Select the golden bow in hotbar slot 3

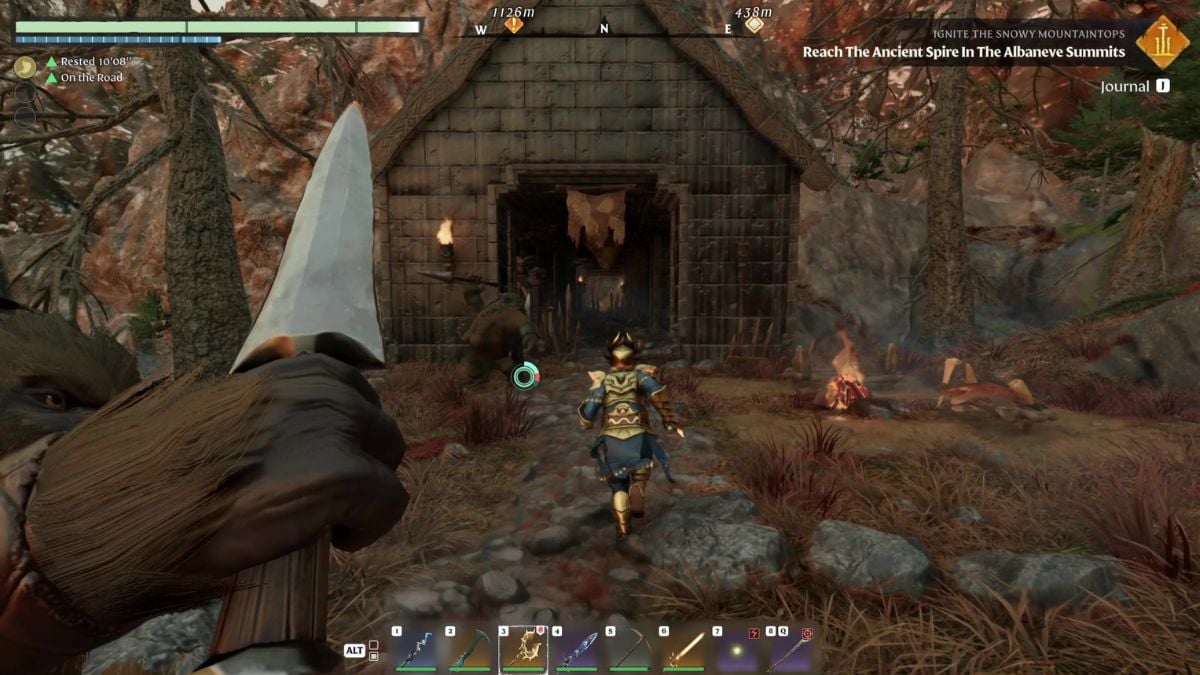pos(523,650)
